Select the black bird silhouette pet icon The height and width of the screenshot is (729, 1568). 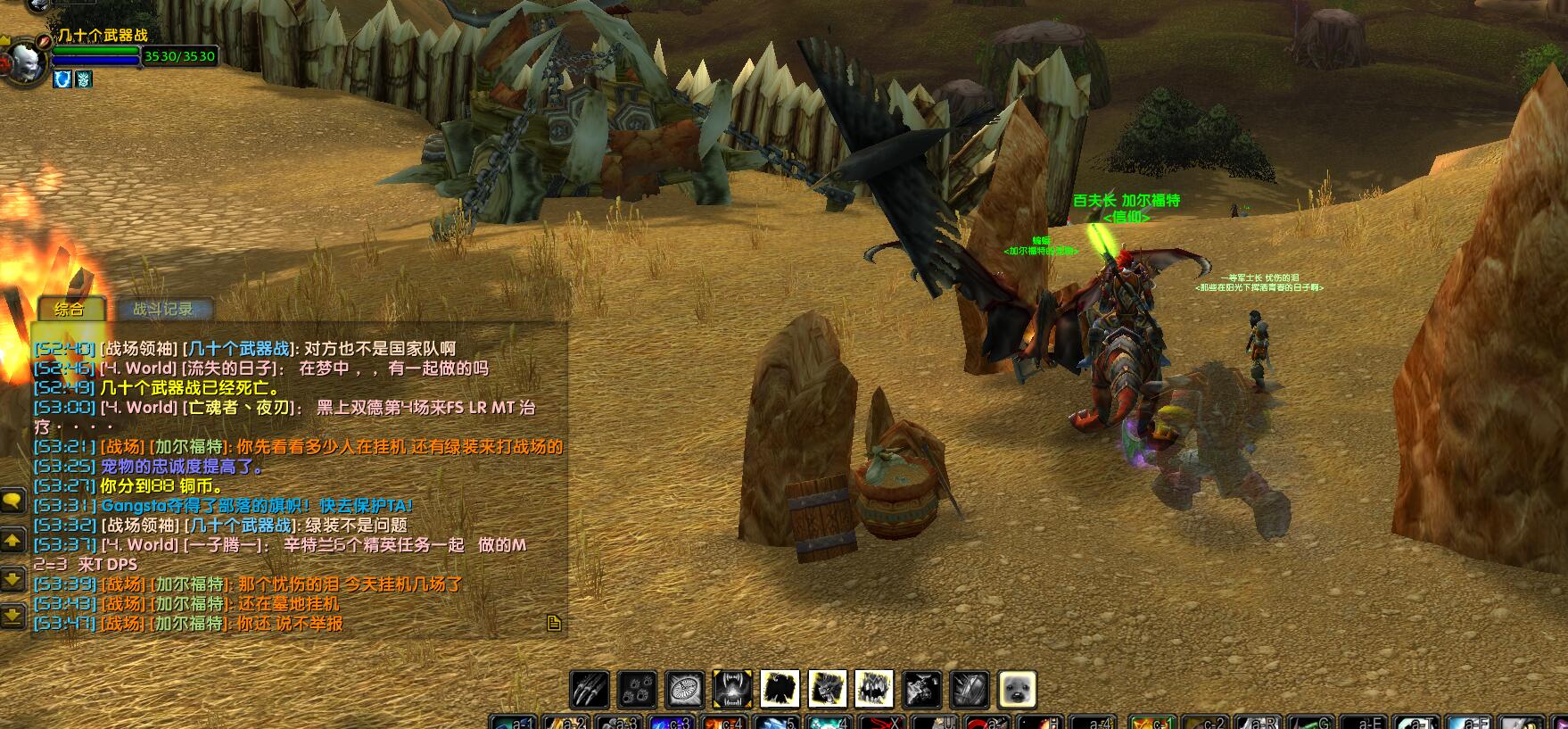780,690
